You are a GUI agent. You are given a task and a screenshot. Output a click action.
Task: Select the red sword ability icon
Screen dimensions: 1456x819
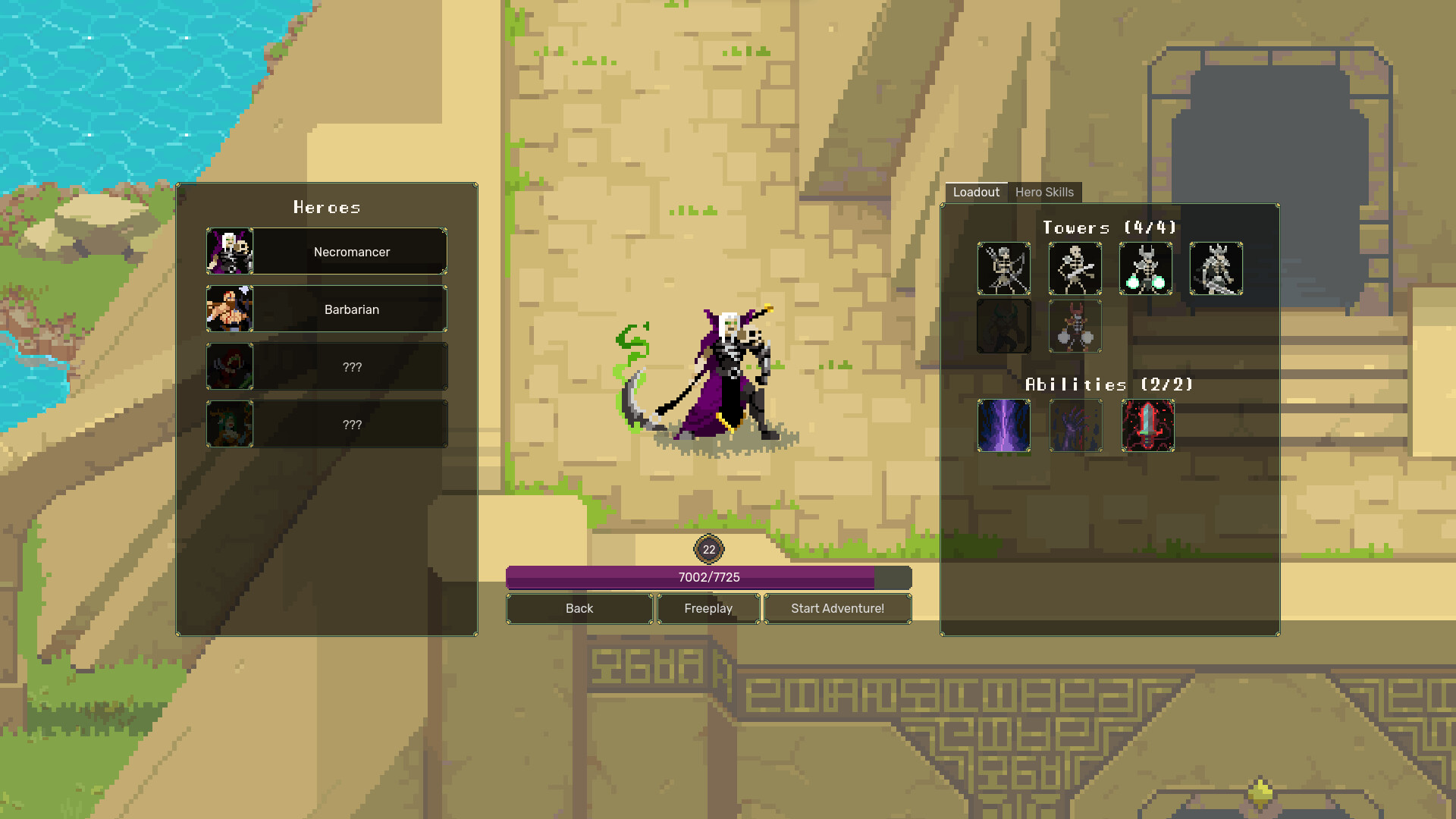point(1145,427)
